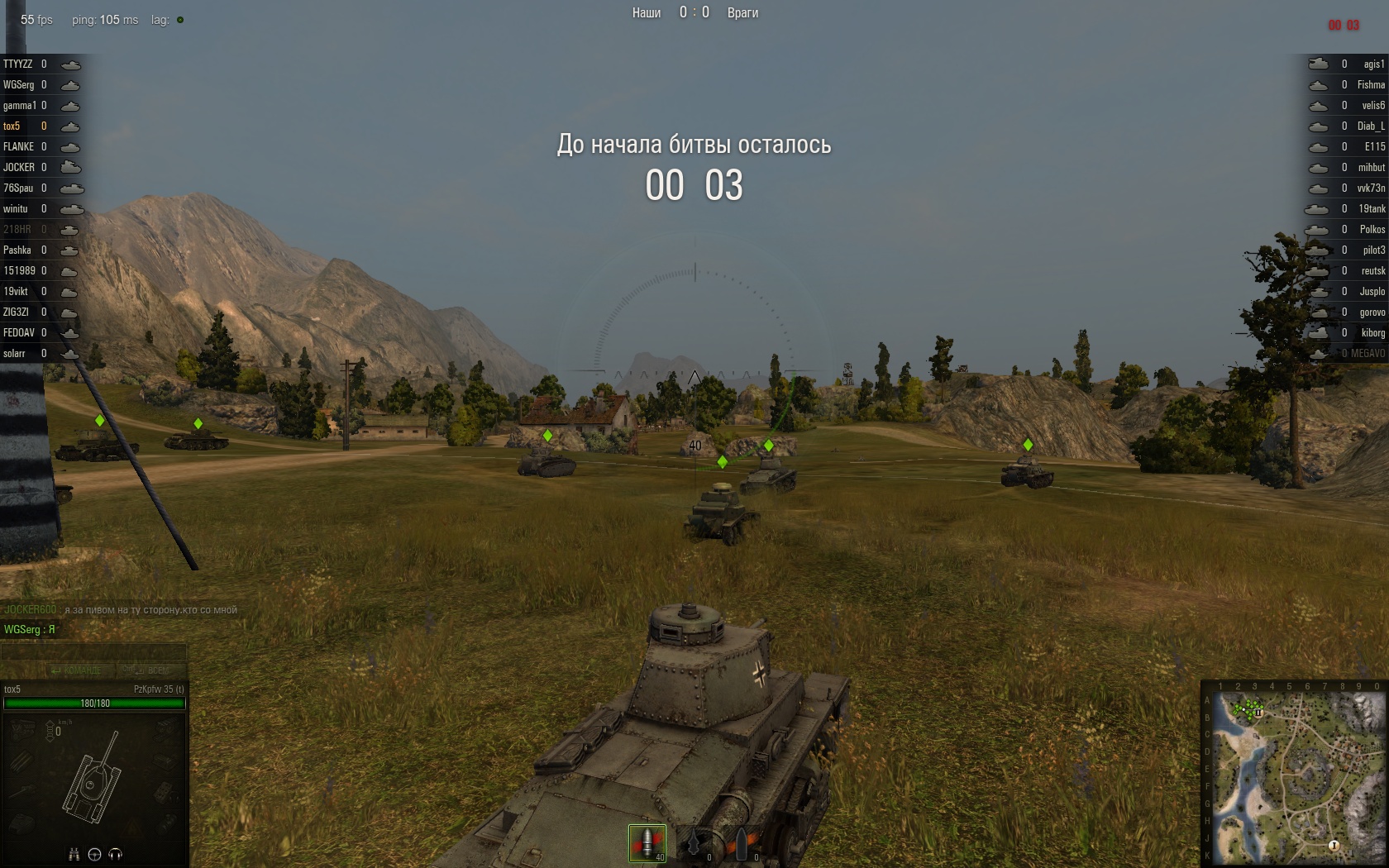Image resolution: width=1389 pixels, height=868 pixels.
Task: Select ally FLANKE in the team list
Action: pyautogui.click(x=19, y=147)
